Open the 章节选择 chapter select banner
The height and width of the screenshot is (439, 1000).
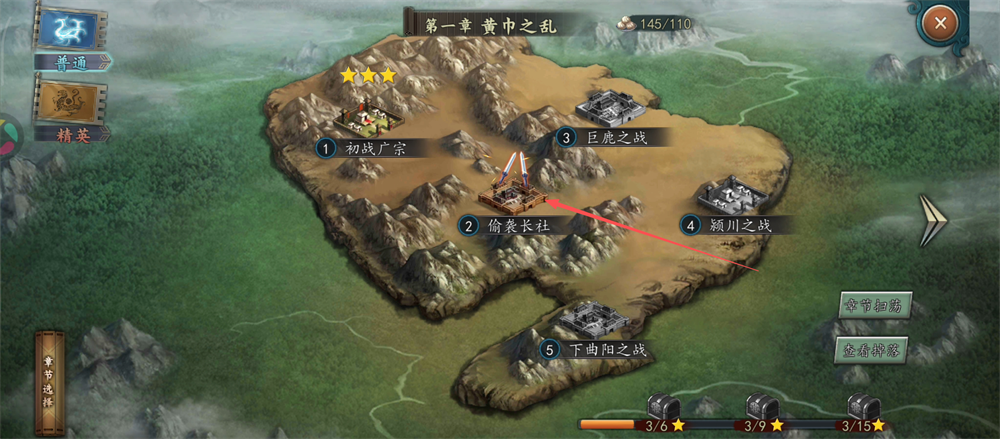pos(50,380)
